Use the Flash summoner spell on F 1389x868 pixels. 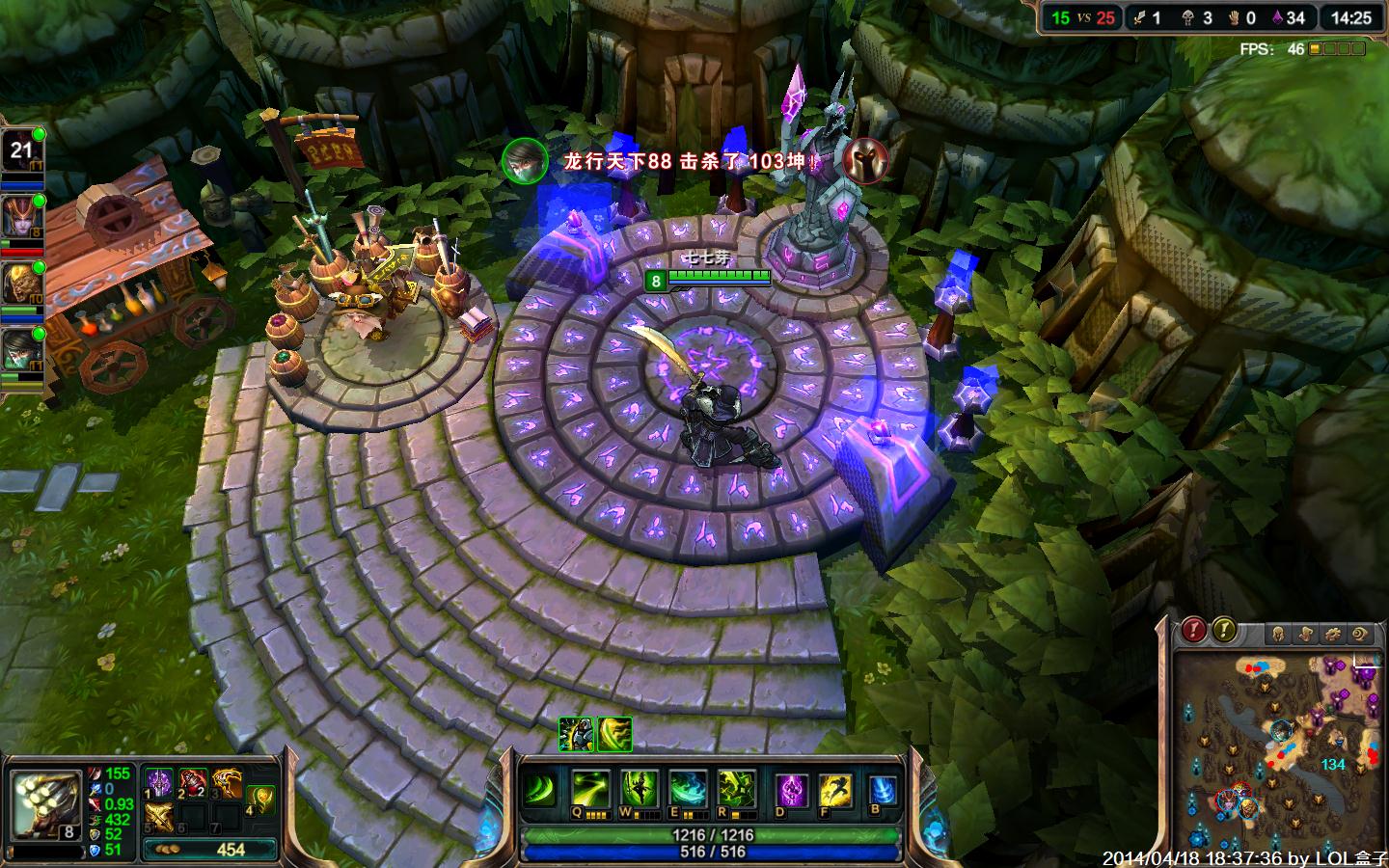tap(835, 791)
